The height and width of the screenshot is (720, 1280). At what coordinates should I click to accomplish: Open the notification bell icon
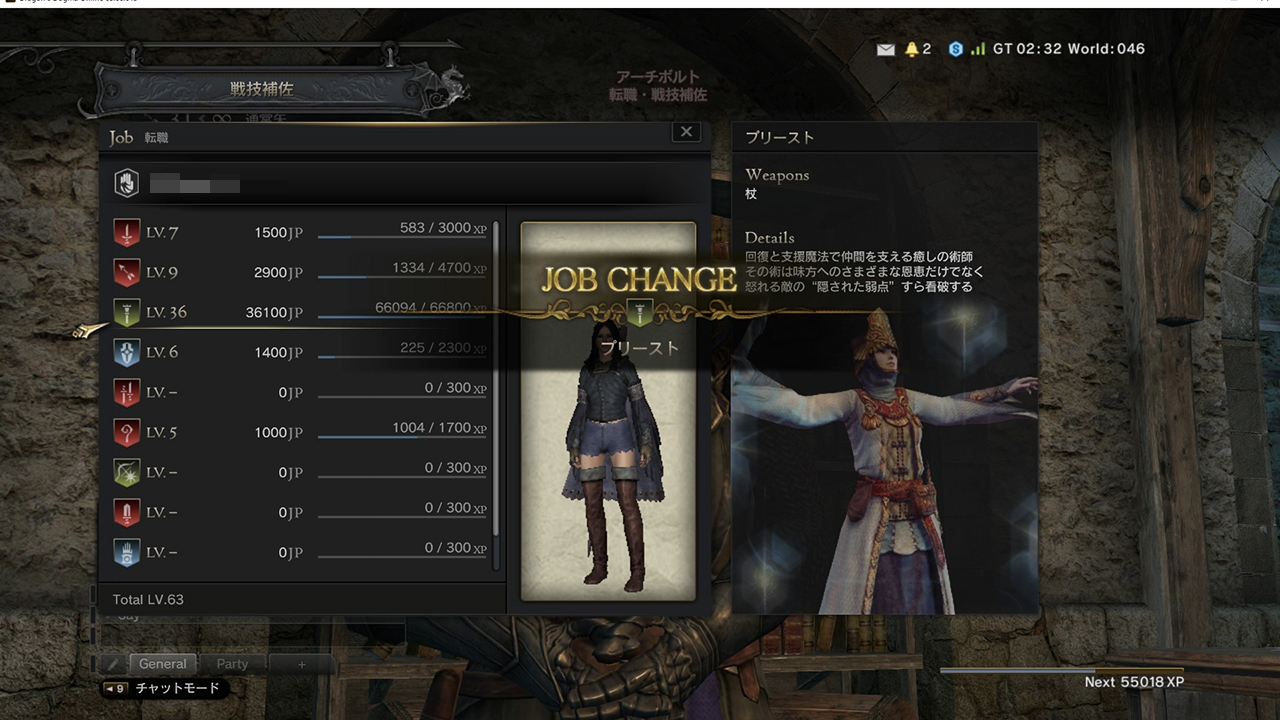(x=912, y=49)
